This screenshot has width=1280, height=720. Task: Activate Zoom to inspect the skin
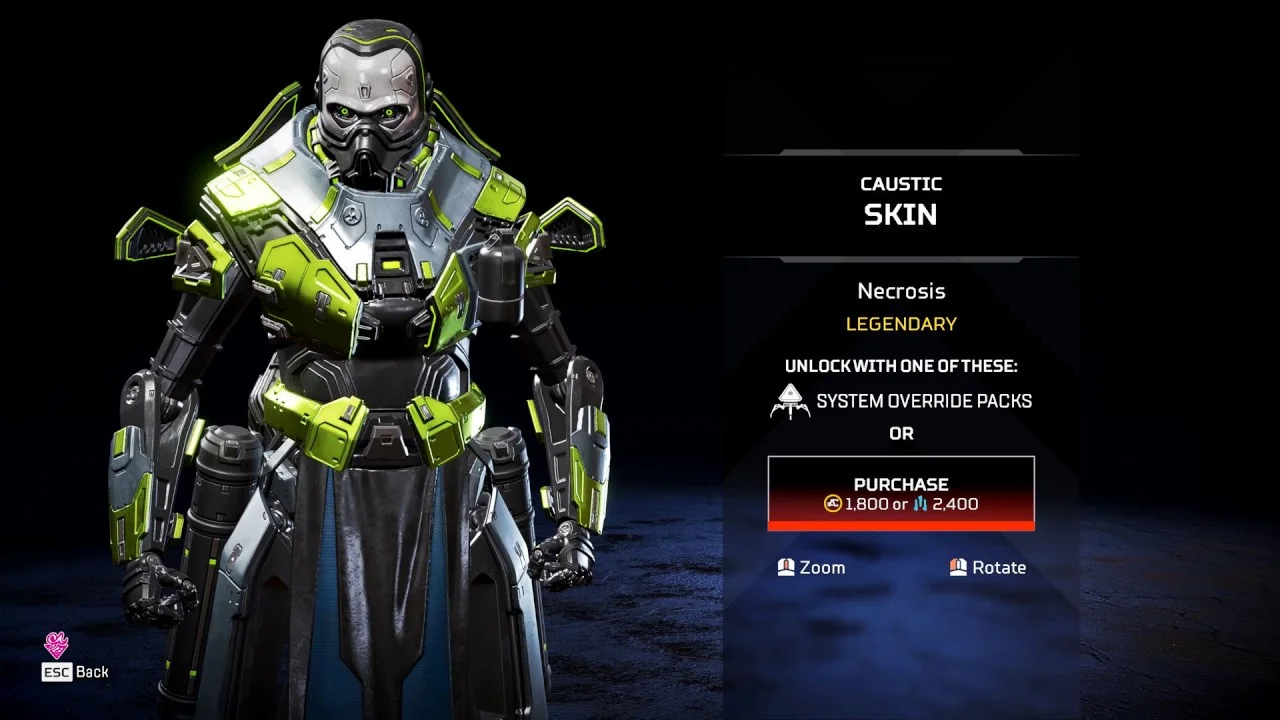coord(809,567)
